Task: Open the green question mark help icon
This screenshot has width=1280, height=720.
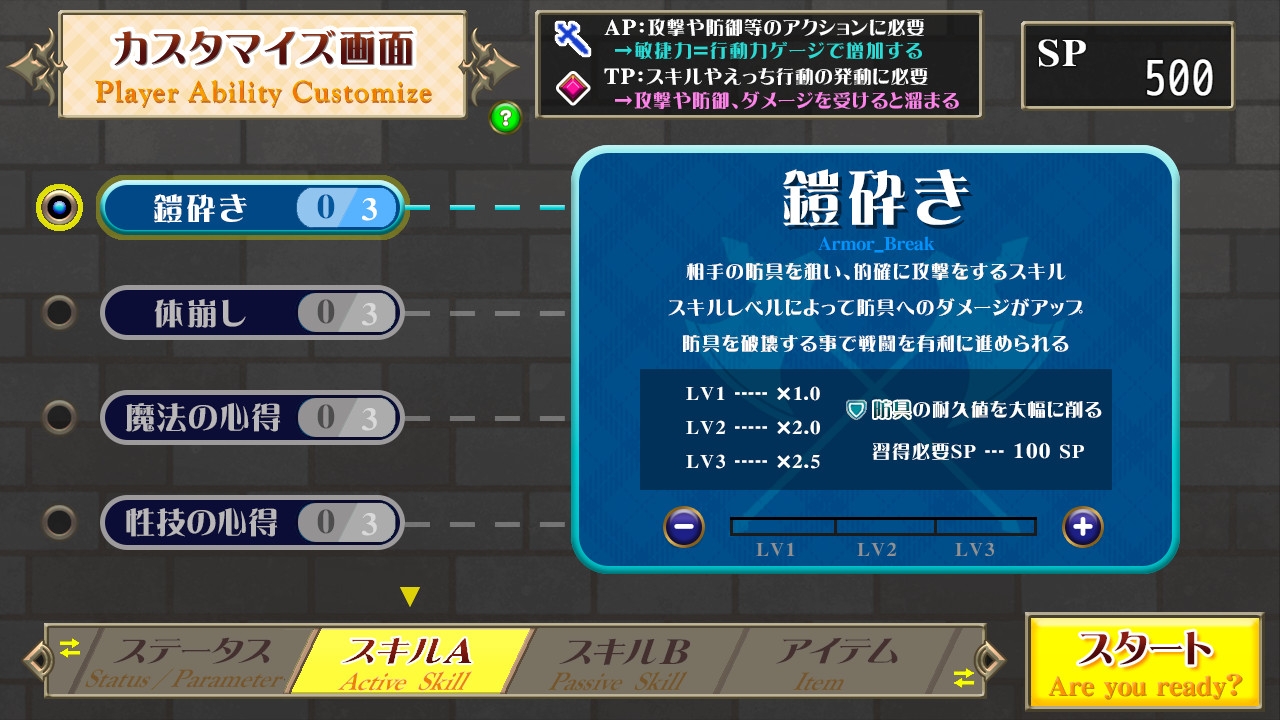Action: tap(507, 117)
